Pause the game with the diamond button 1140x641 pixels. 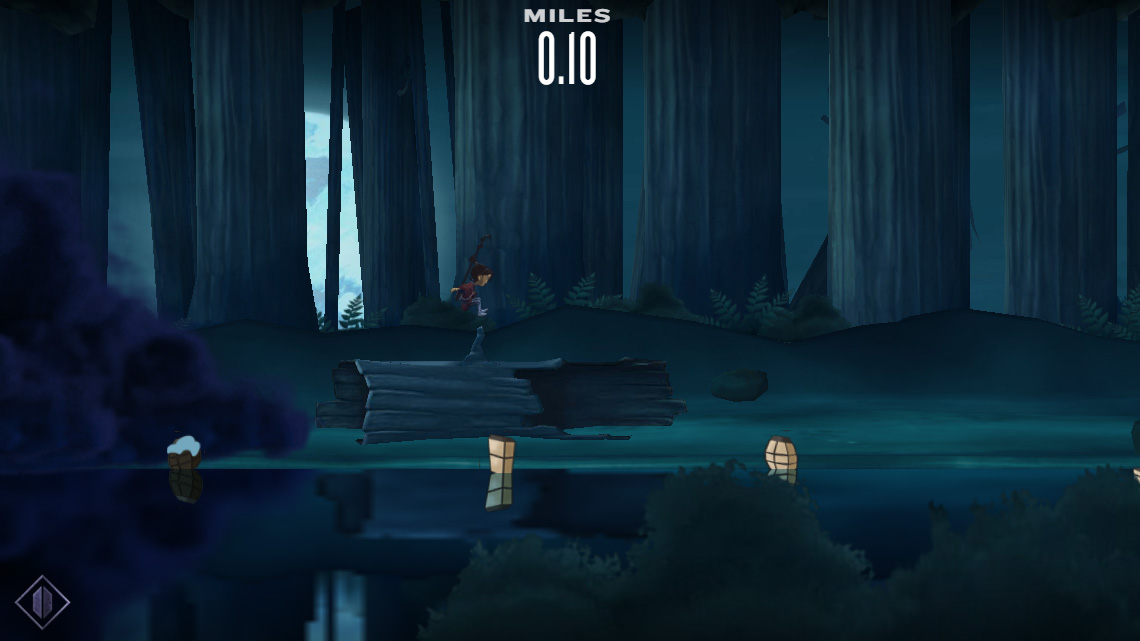point(43,602)
